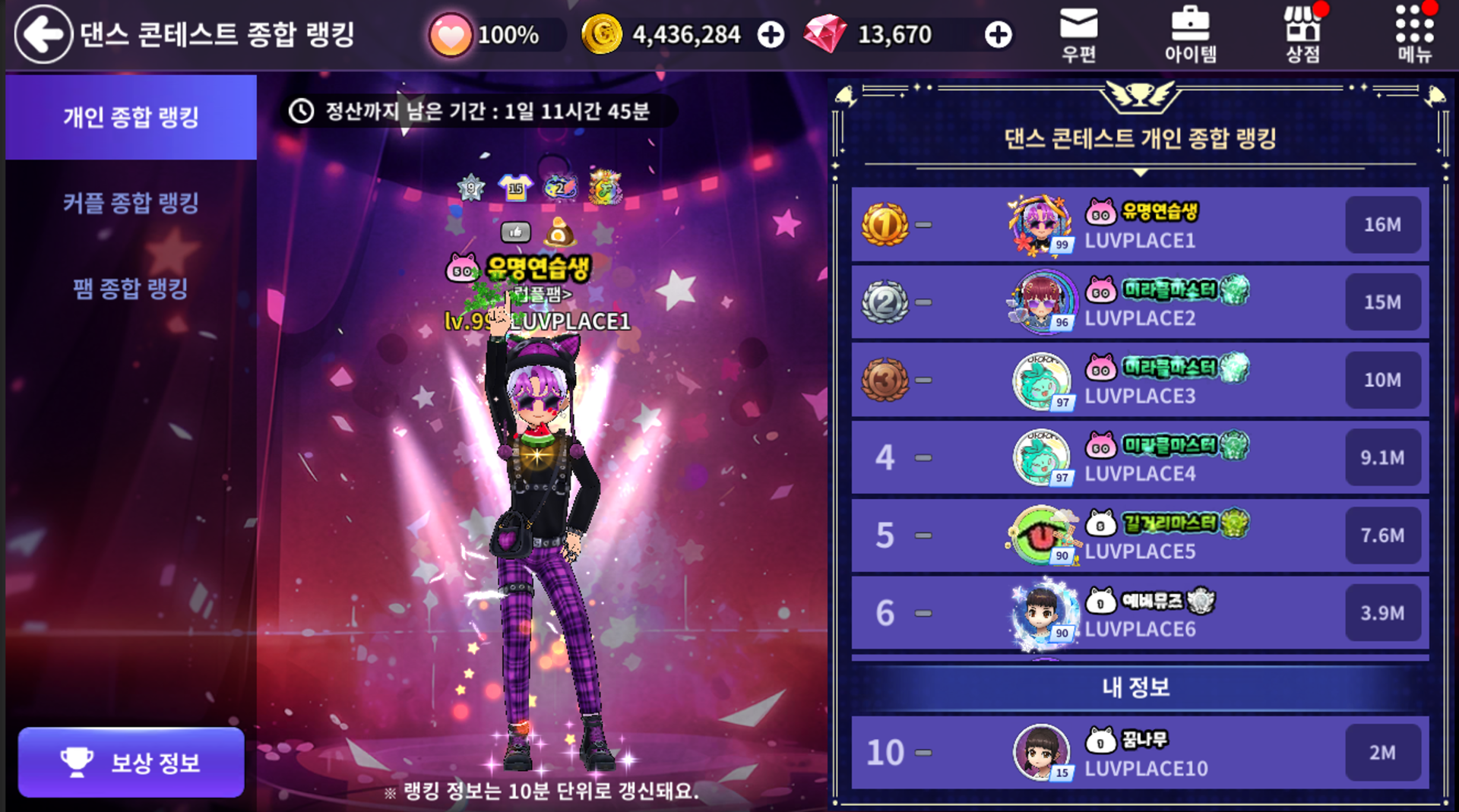The height and width of the screenshot is (812, 1459).
Task: Click the pink heart stamina icon
Action: click(450, 35)
